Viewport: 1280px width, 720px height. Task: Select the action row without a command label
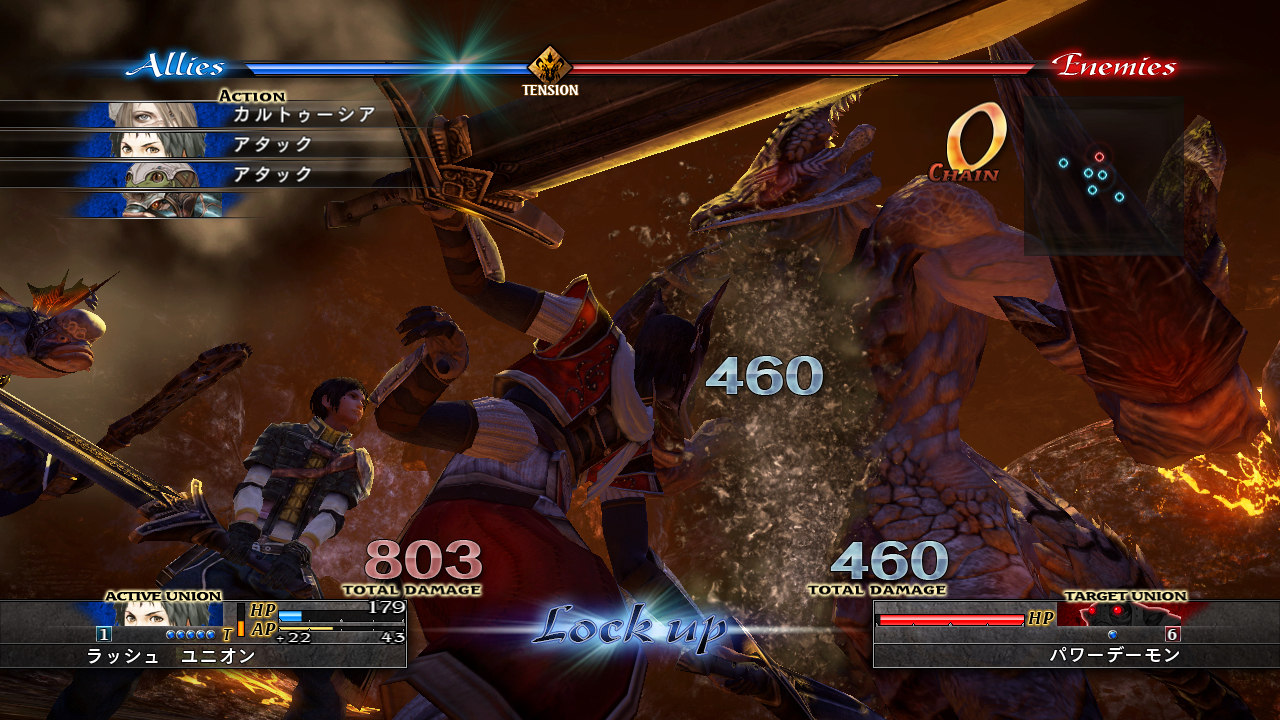[160, 205]
